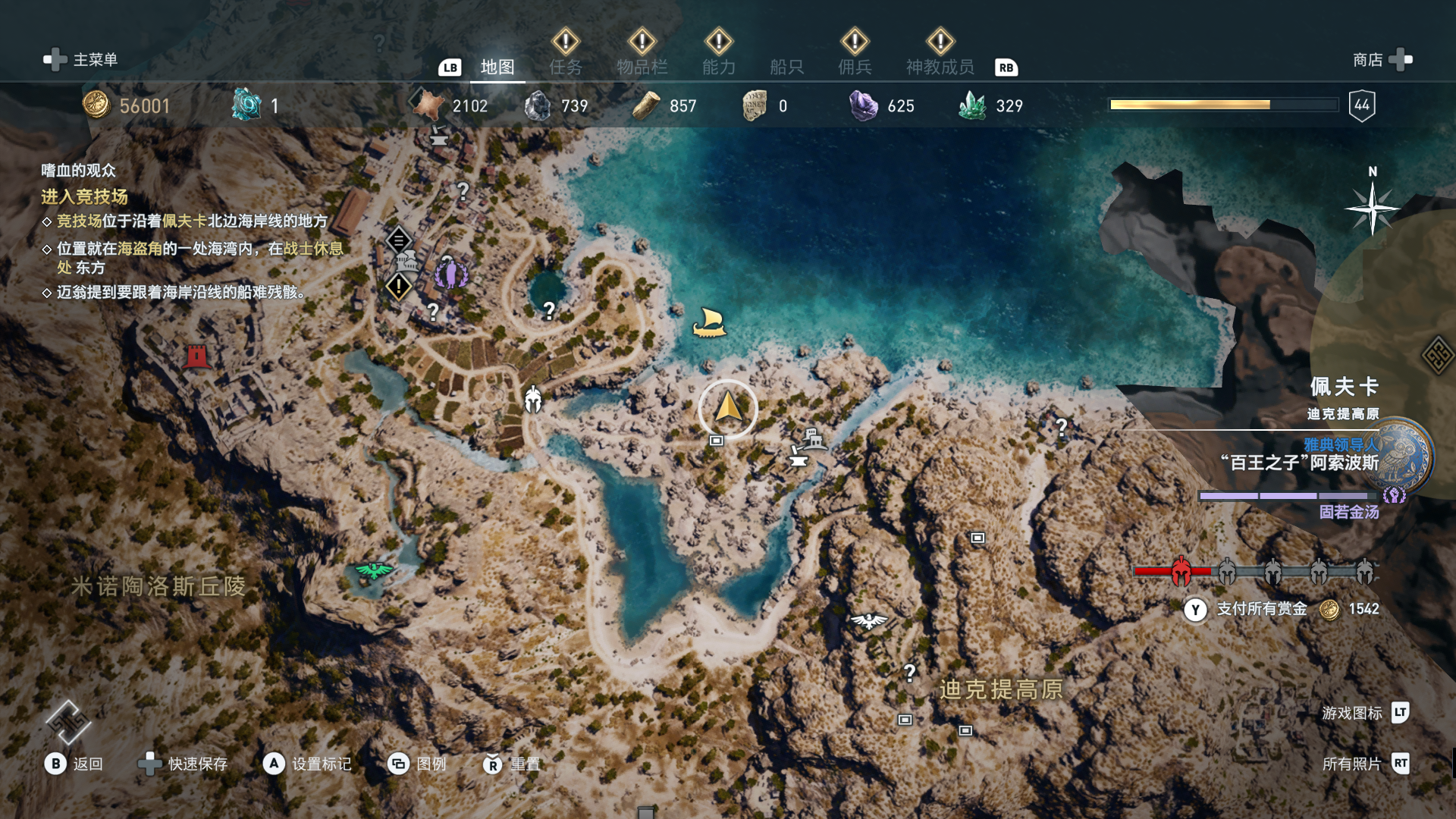Open the 图例 map legend
The width and height of the screenshot is (1456, 819).
click(417, 764)
